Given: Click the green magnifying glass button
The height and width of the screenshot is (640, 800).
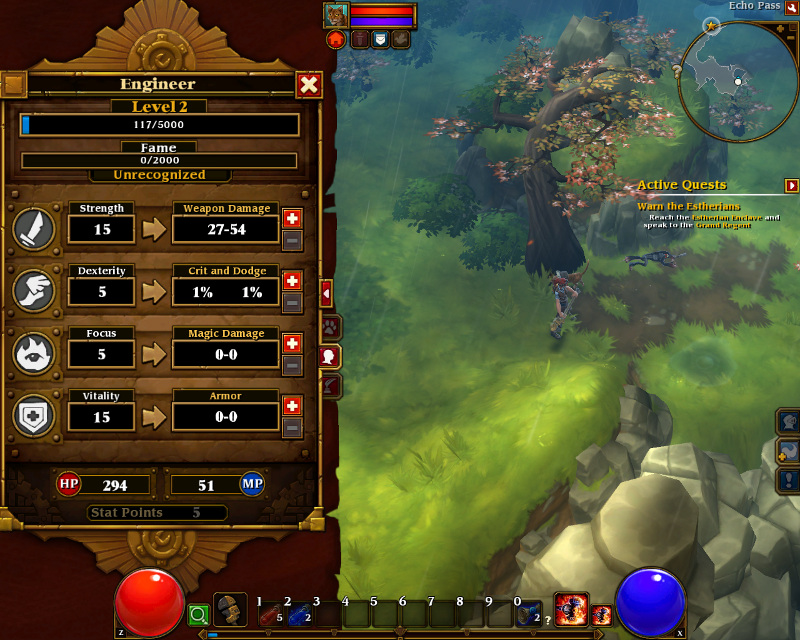Looking at the screenshot, I should pos(198,615).
